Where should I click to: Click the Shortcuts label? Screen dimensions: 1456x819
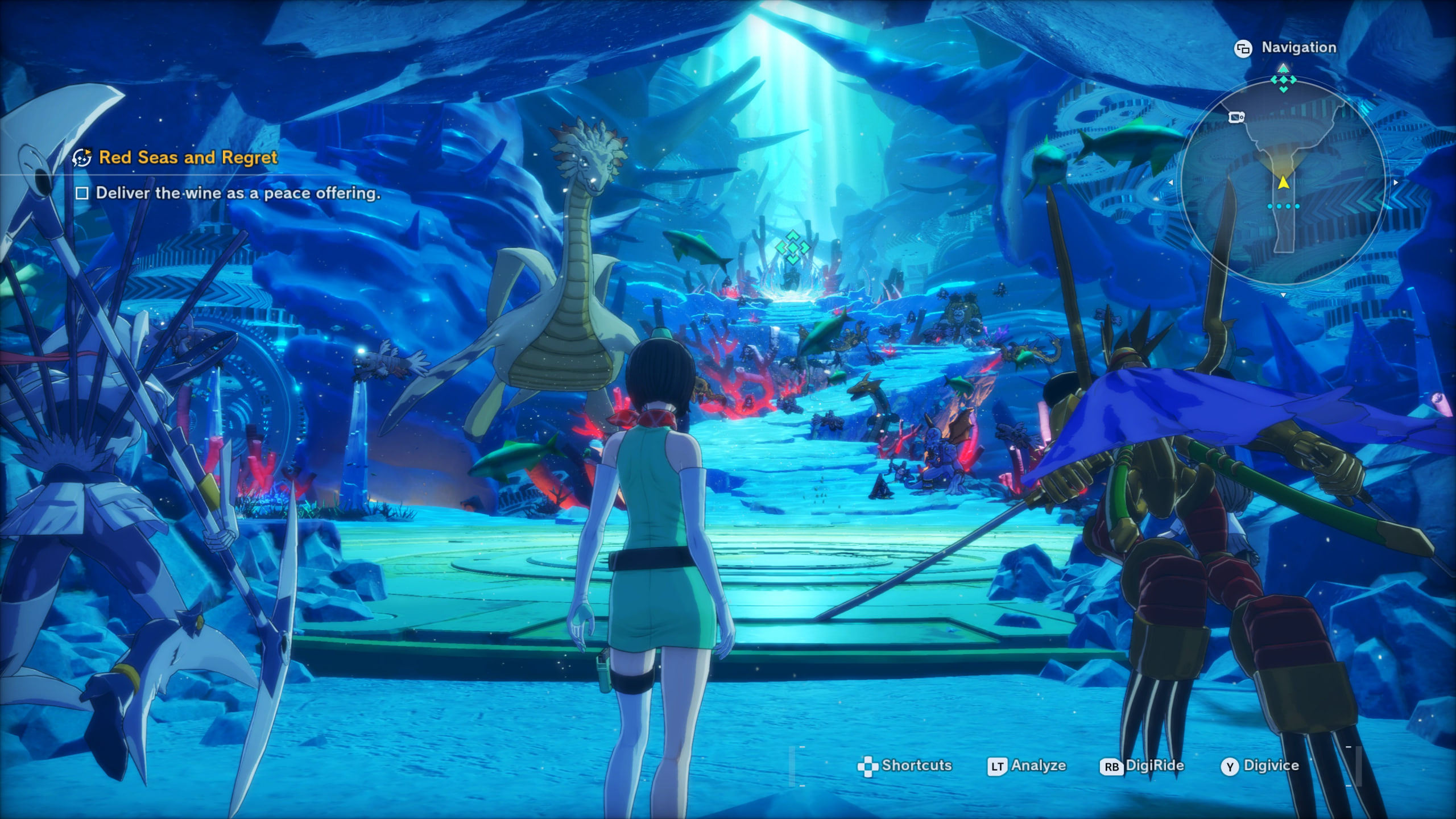tap(916, 766)
